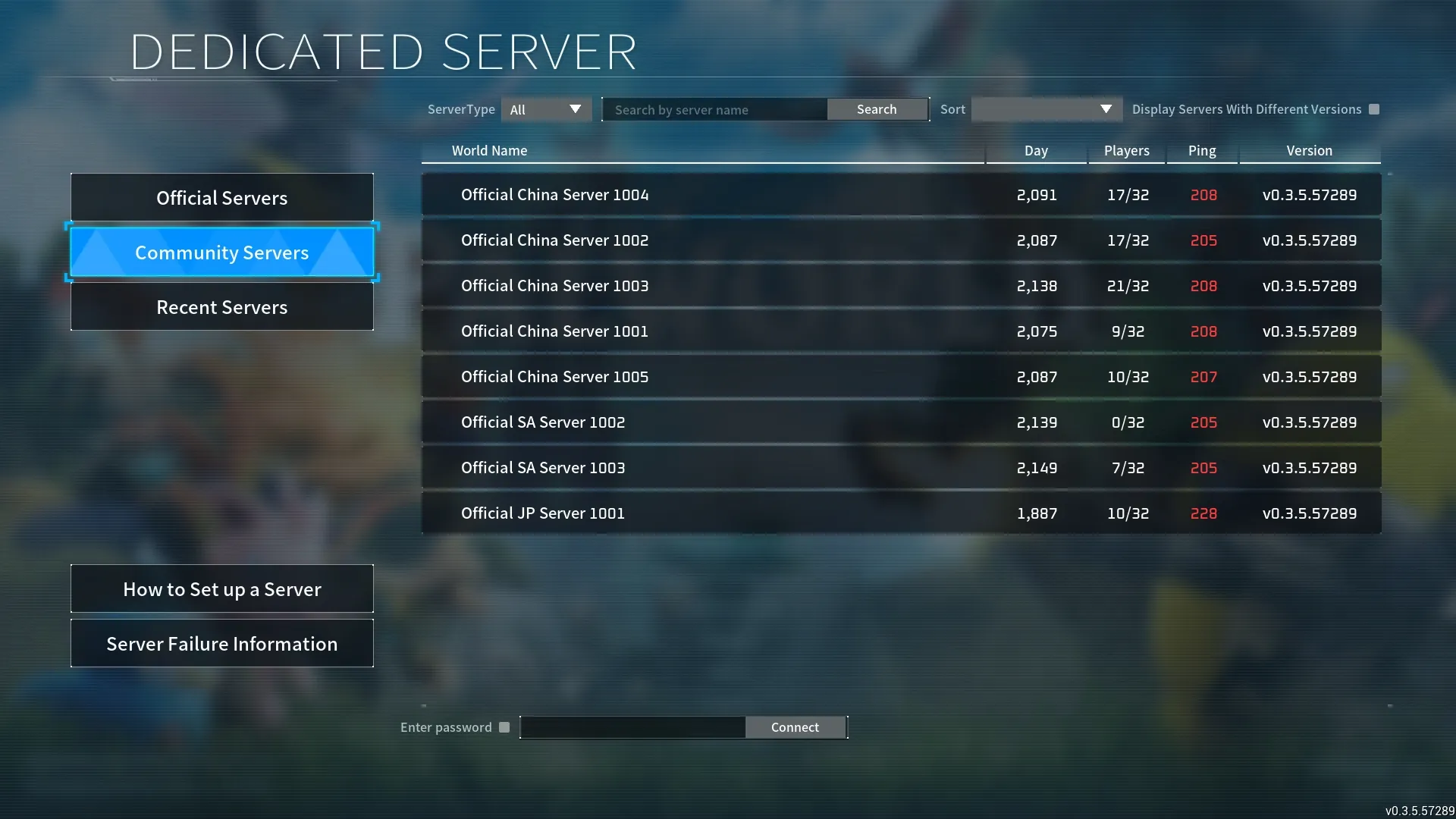View Server Failure Information
Viewport: 1456px width, 819px height.
pos(221,643)
